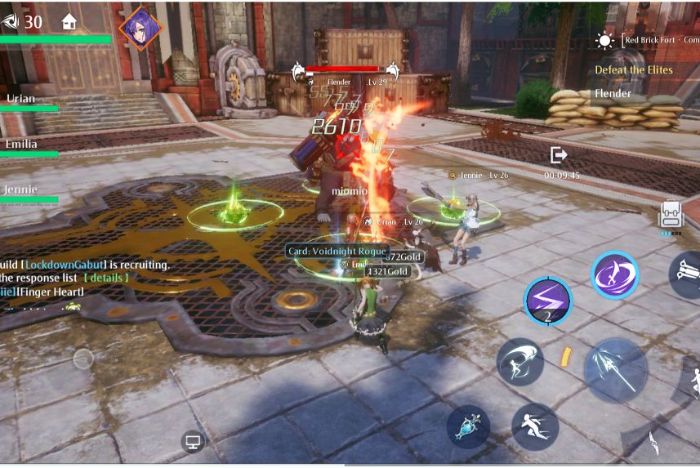700x468 pixels.
Task: Activate the sweeping slash skill
Action: coord(520,362)
